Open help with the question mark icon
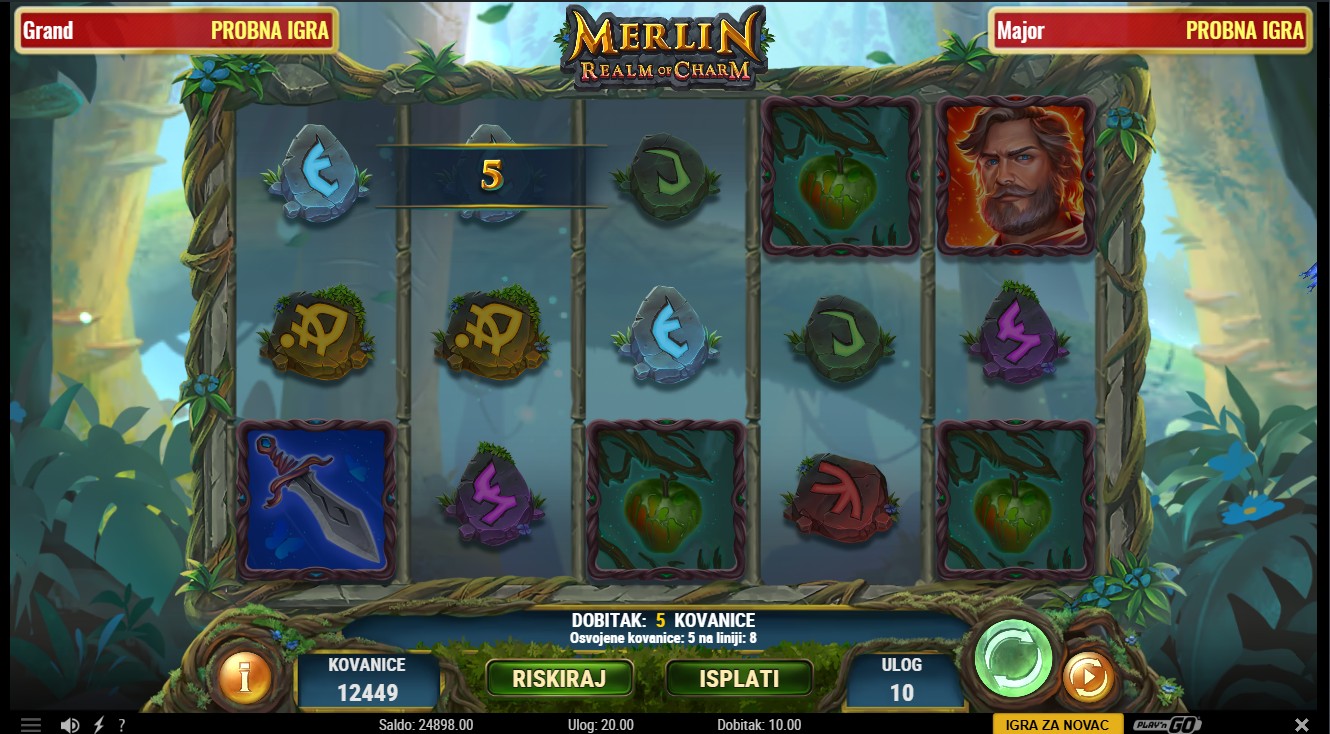 click(x=122, y=725)
